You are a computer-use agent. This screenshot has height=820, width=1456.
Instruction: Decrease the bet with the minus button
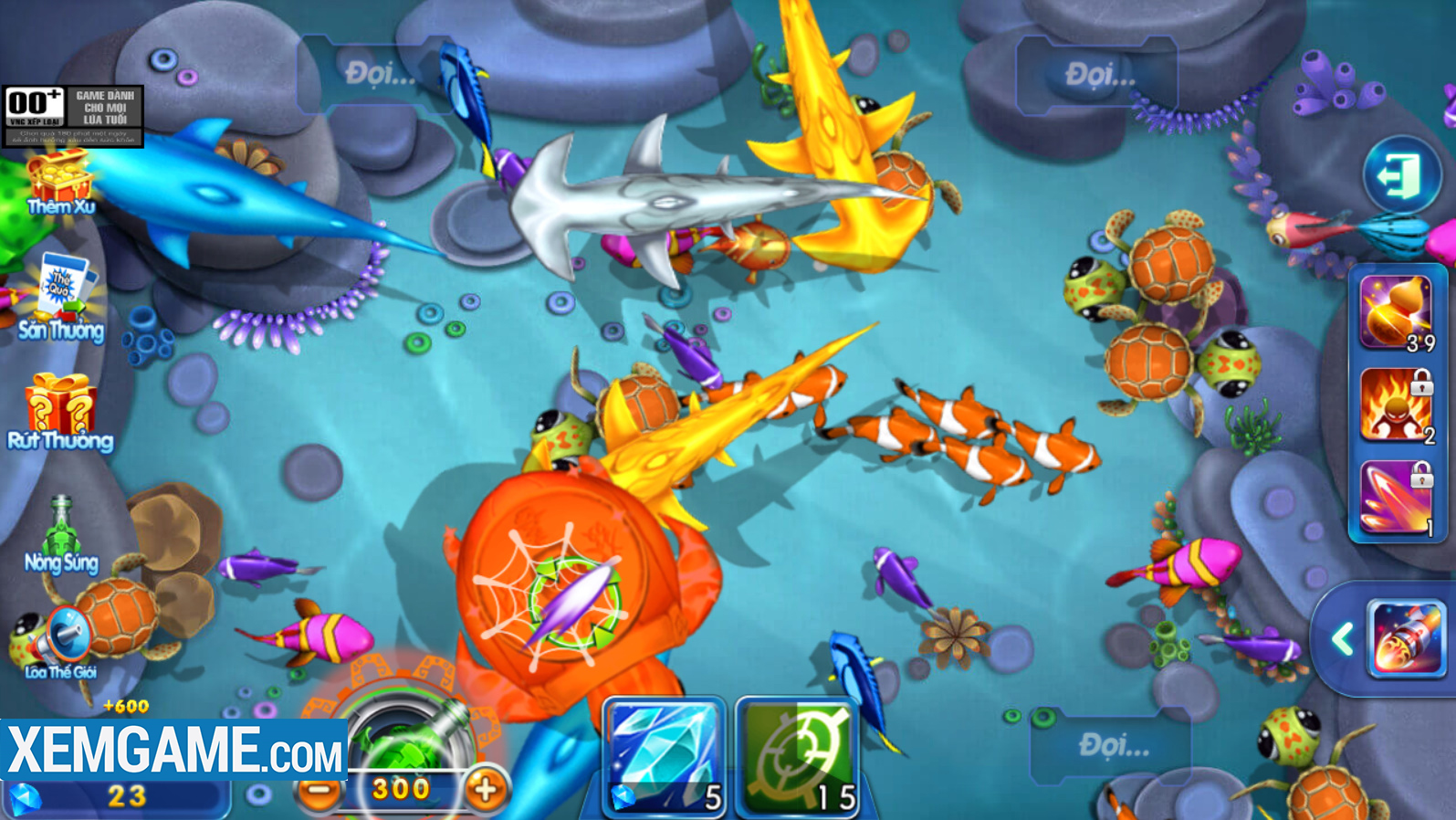point(319,790)
